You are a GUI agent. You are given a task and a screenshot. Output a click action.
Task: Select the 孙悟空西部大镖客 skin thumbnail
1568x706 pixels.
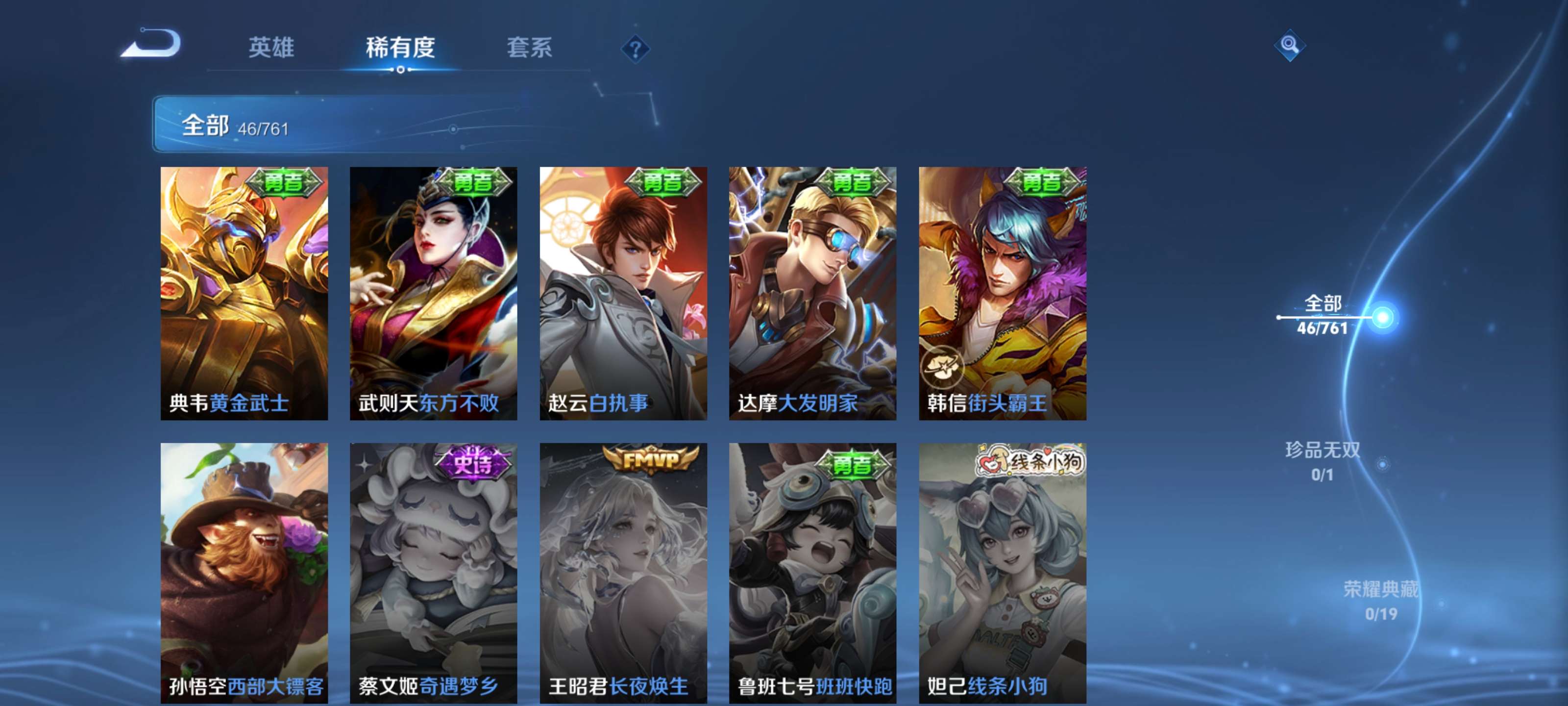pos(244,573)
